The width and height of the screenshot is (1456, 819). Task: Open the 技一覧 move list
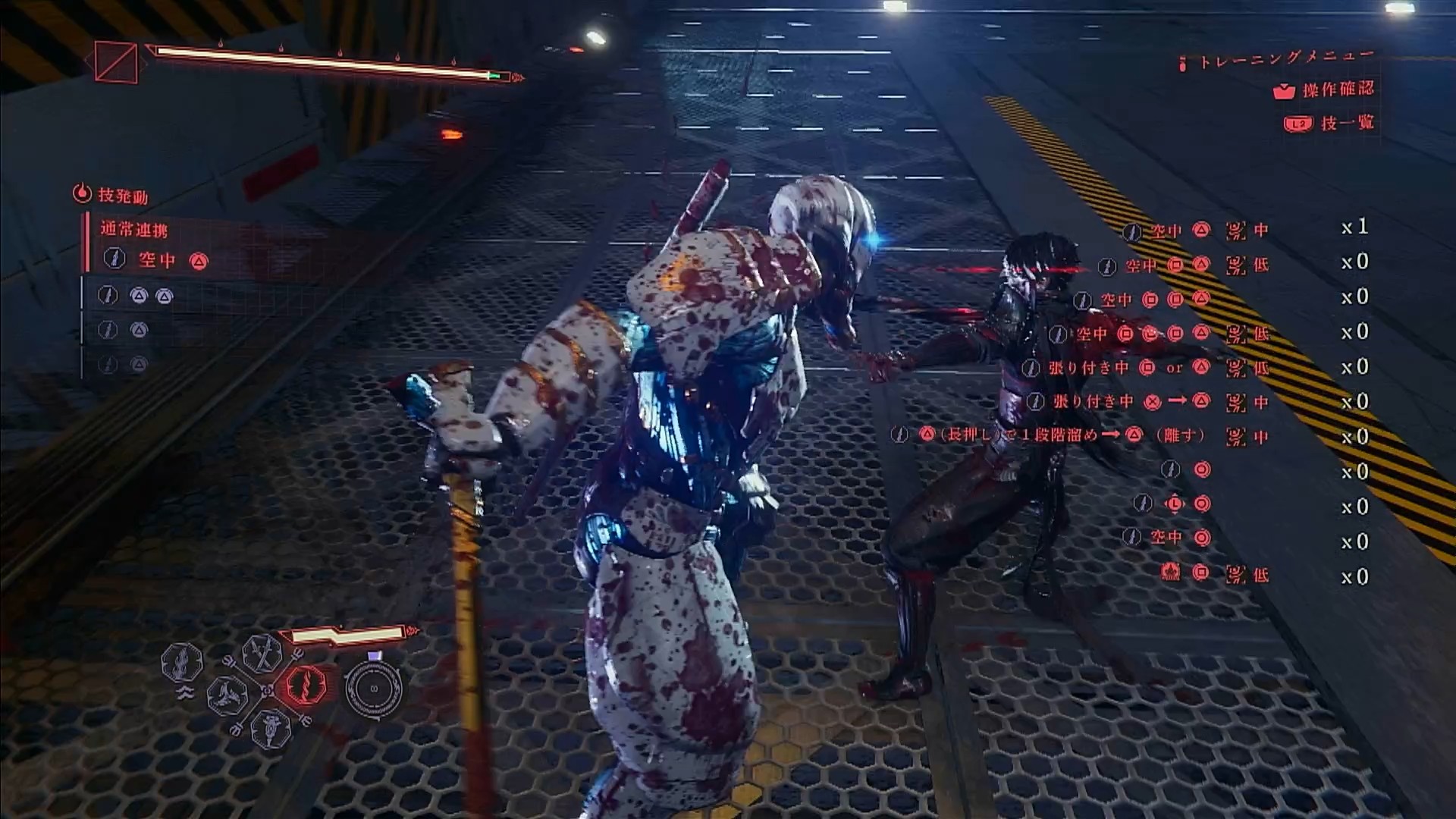coord(1346,123)
